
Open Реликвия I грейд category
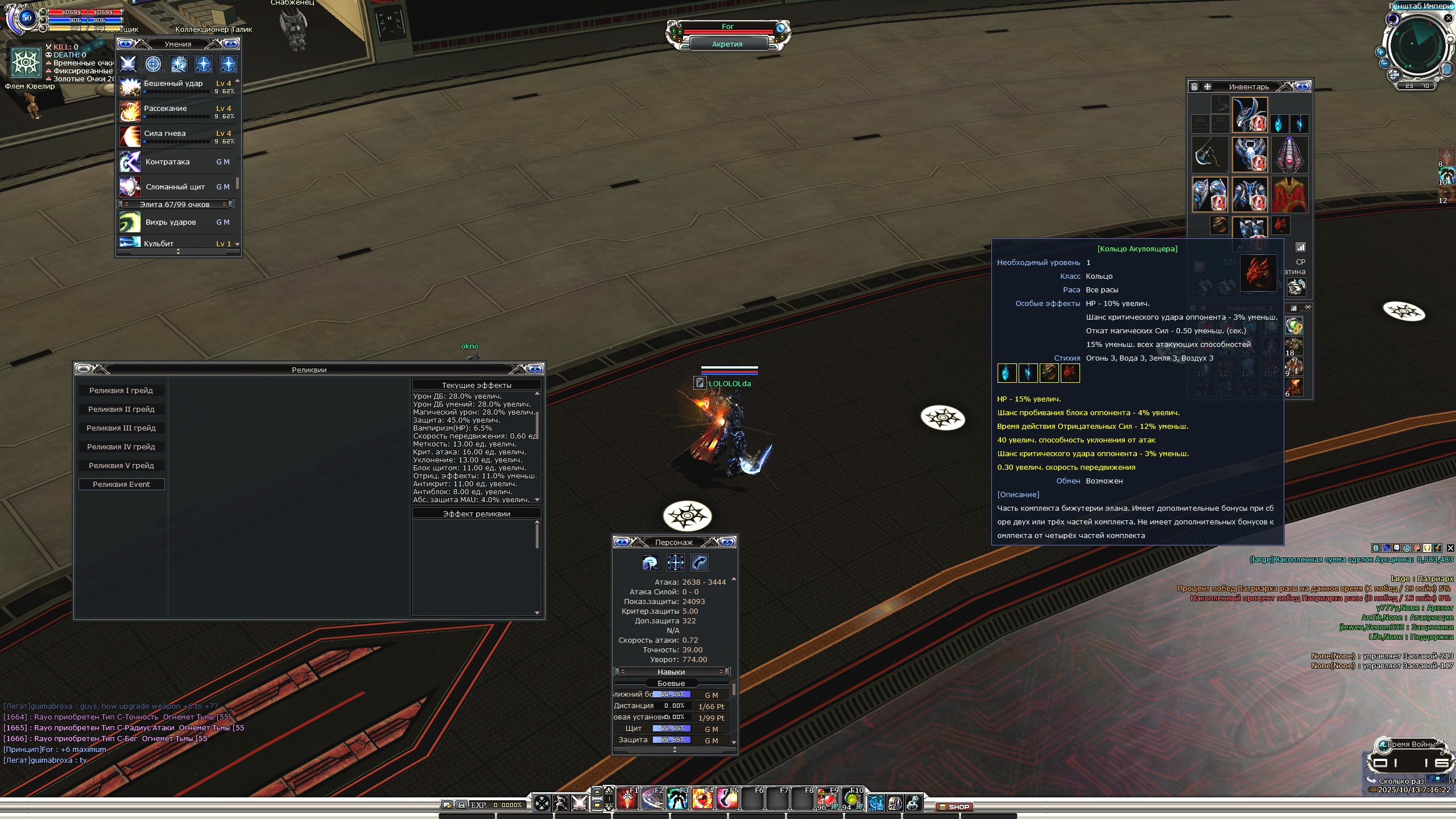[121, 391]
